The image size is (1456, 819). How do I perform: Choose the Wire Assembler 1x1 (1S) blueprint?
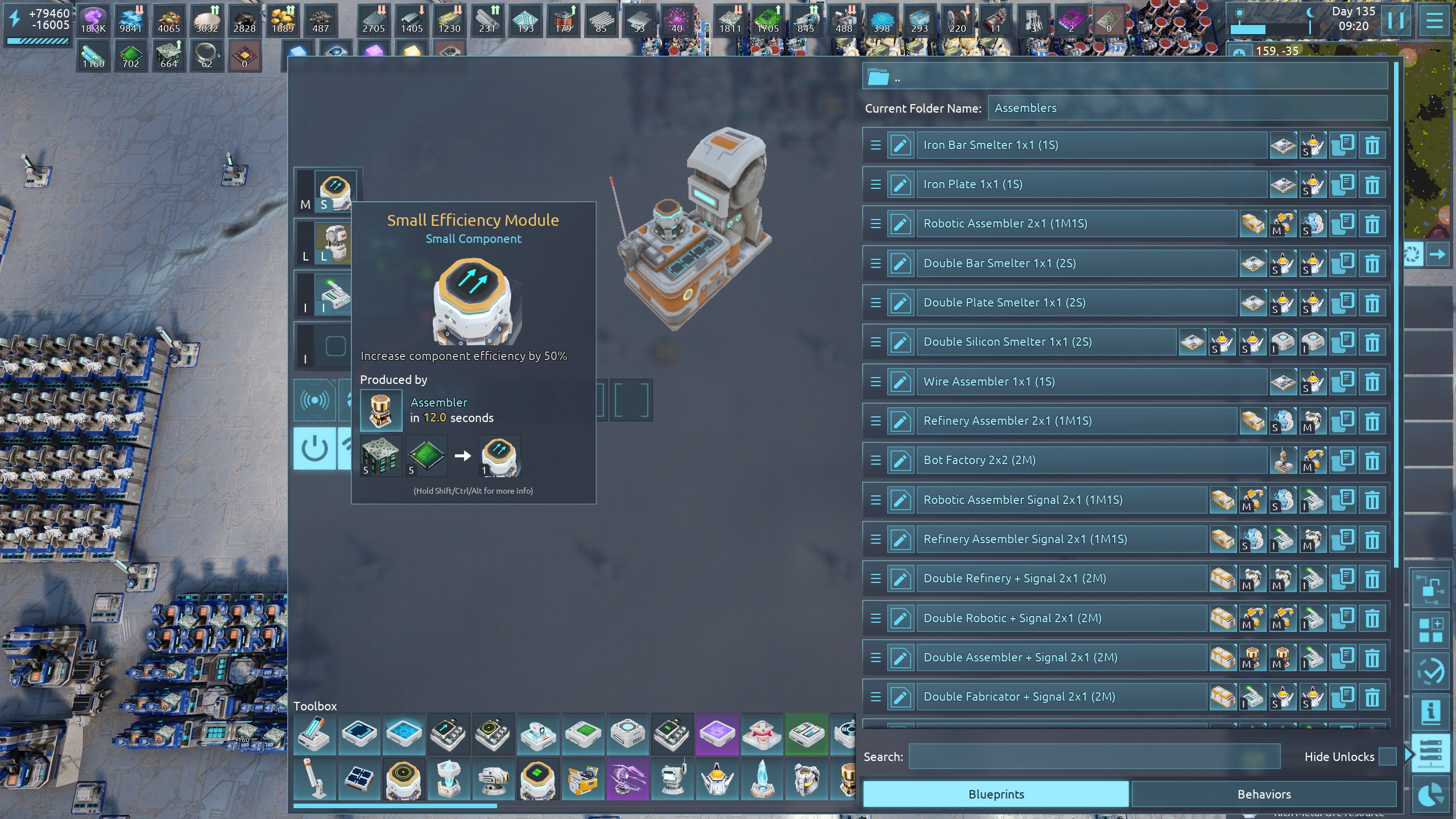(x=1091, y=382)
